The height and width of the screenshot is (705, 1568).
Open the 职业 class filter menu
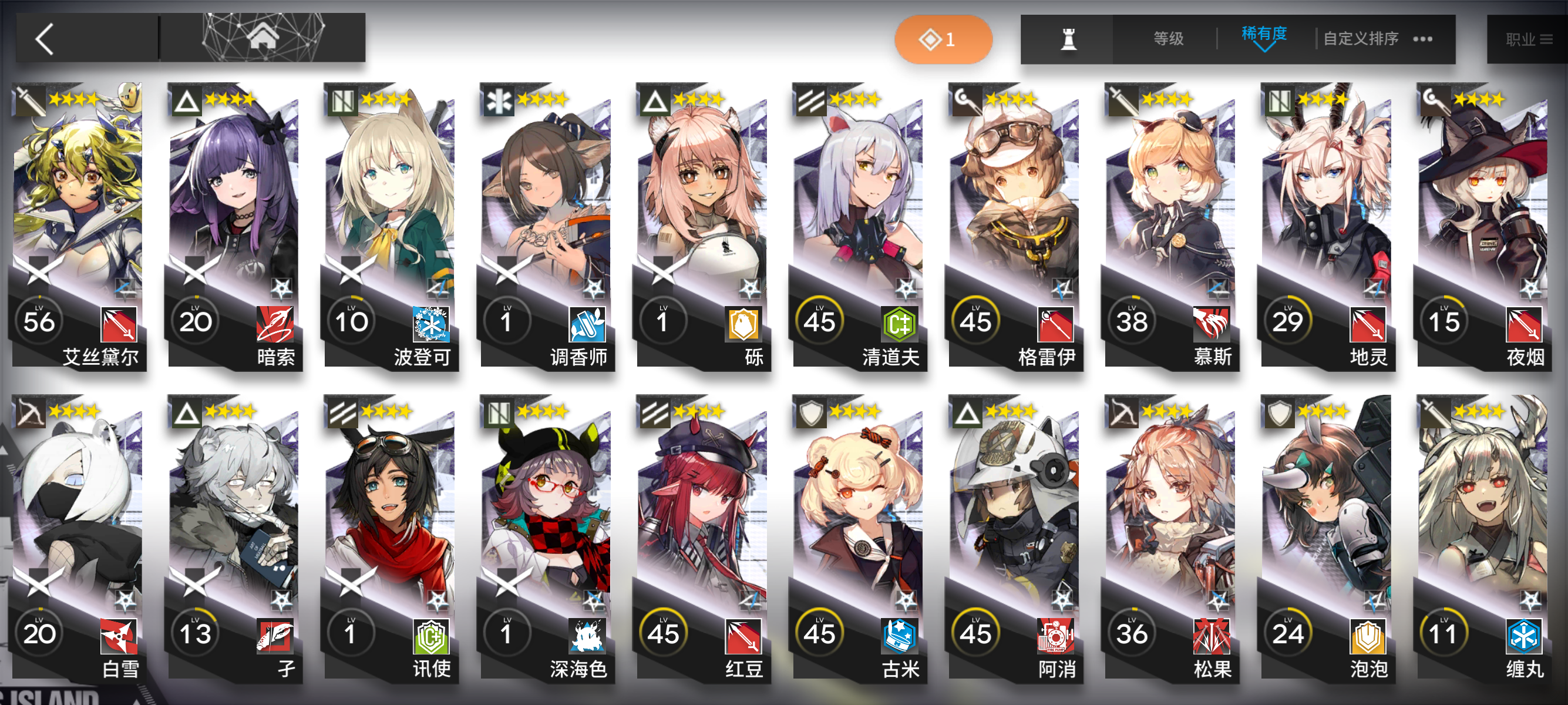coord(1529,38)
